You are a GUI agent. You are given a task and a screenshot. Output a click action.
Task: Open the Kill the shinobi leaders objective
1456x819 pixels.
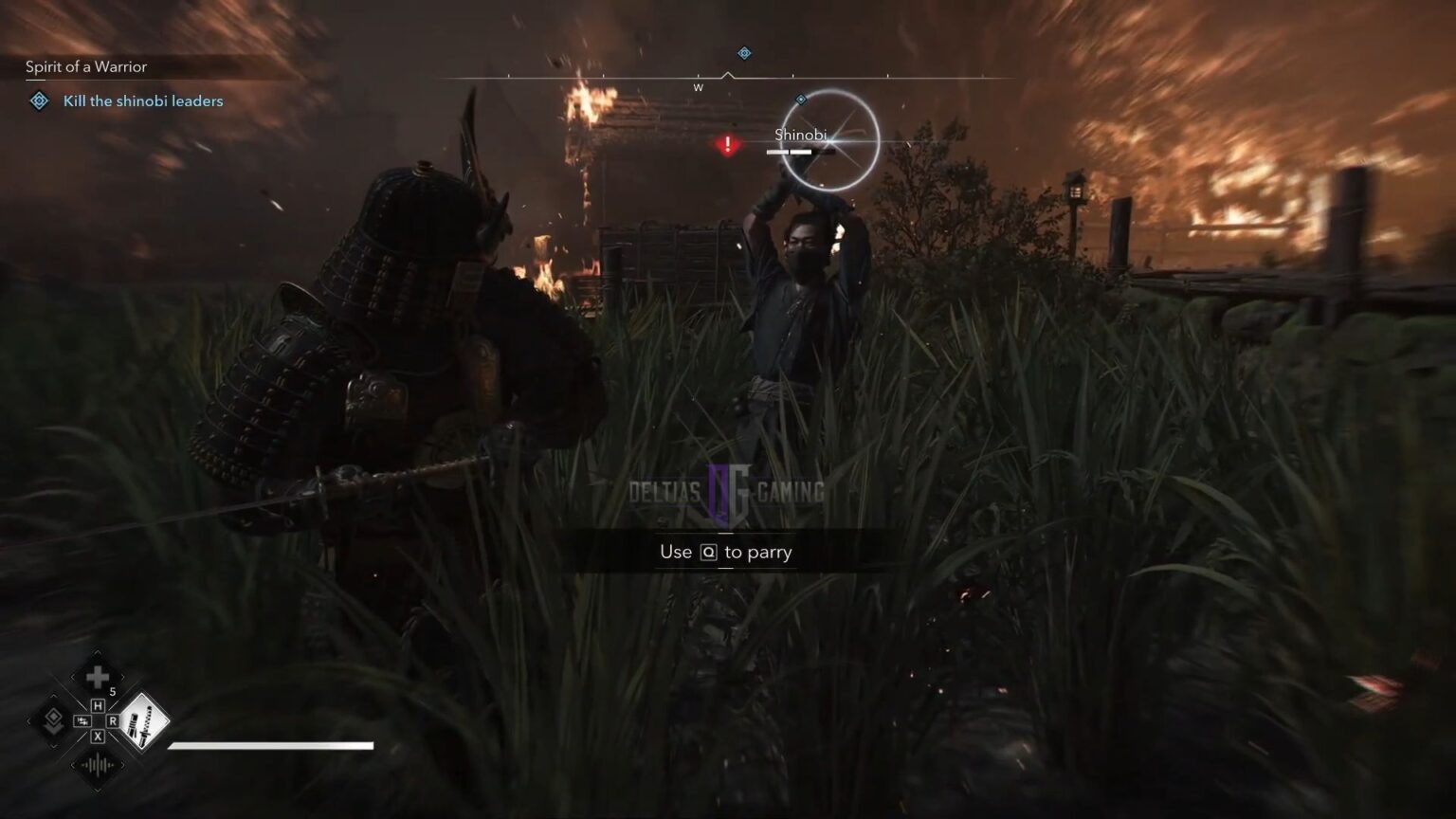pos(141,100)
